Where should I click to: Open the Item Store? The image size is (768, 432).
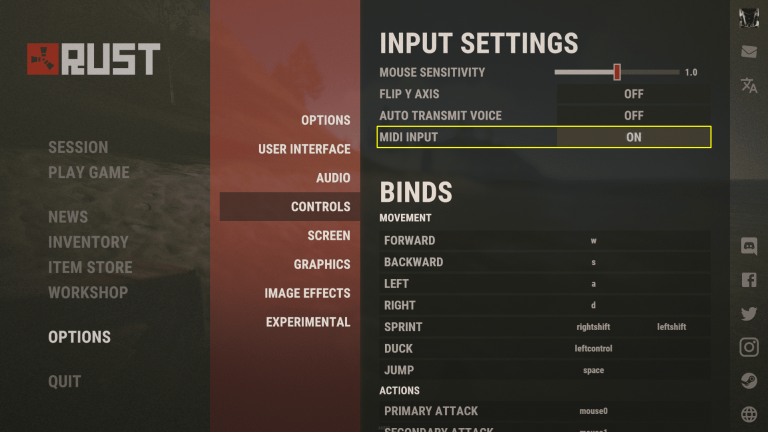point(90,267)
